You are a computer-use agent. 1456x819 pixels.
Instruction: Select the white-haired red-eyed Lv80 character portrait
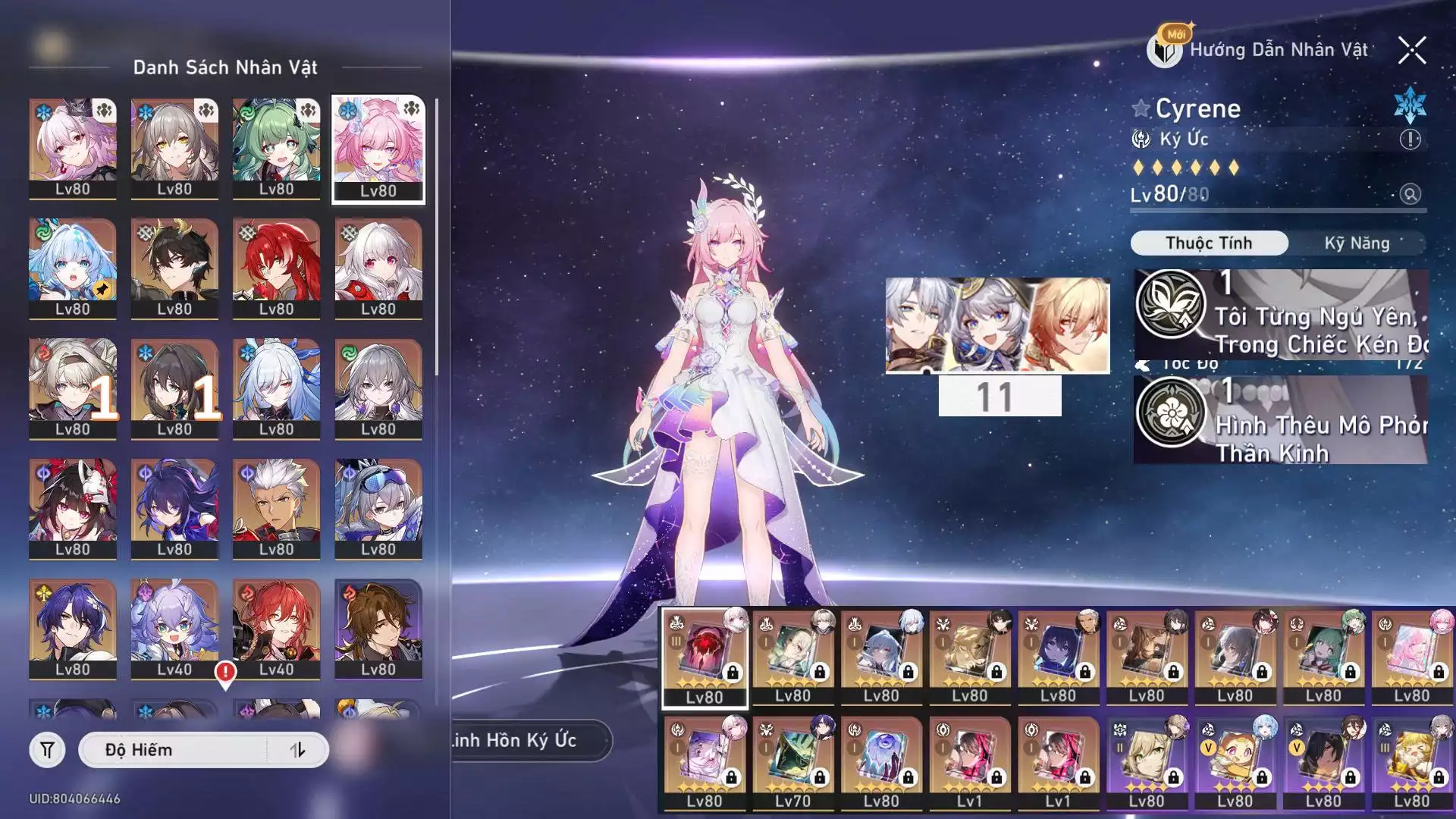point(378,268)
